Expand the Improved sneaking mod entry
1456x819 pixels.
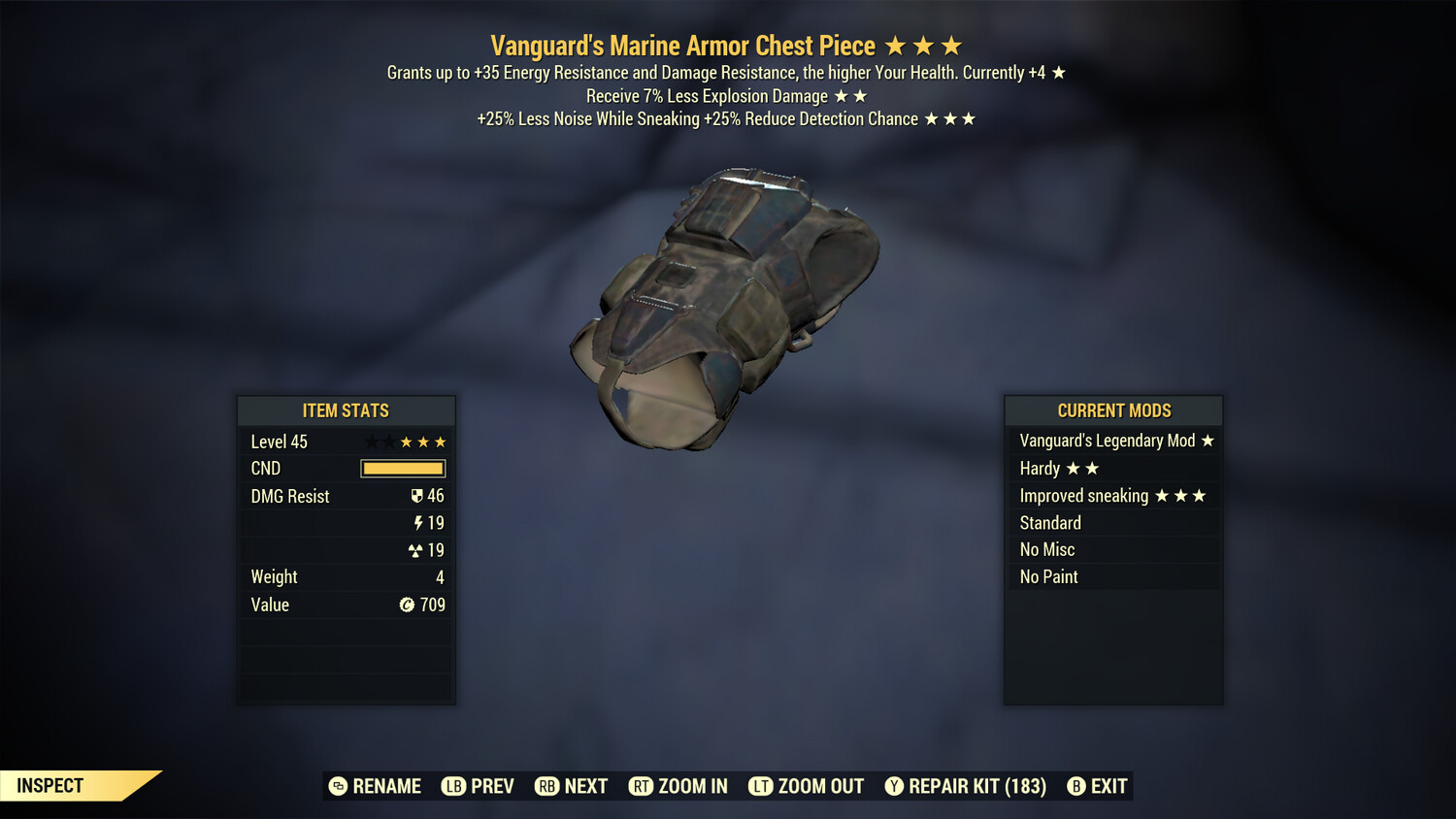point(1113,496)
